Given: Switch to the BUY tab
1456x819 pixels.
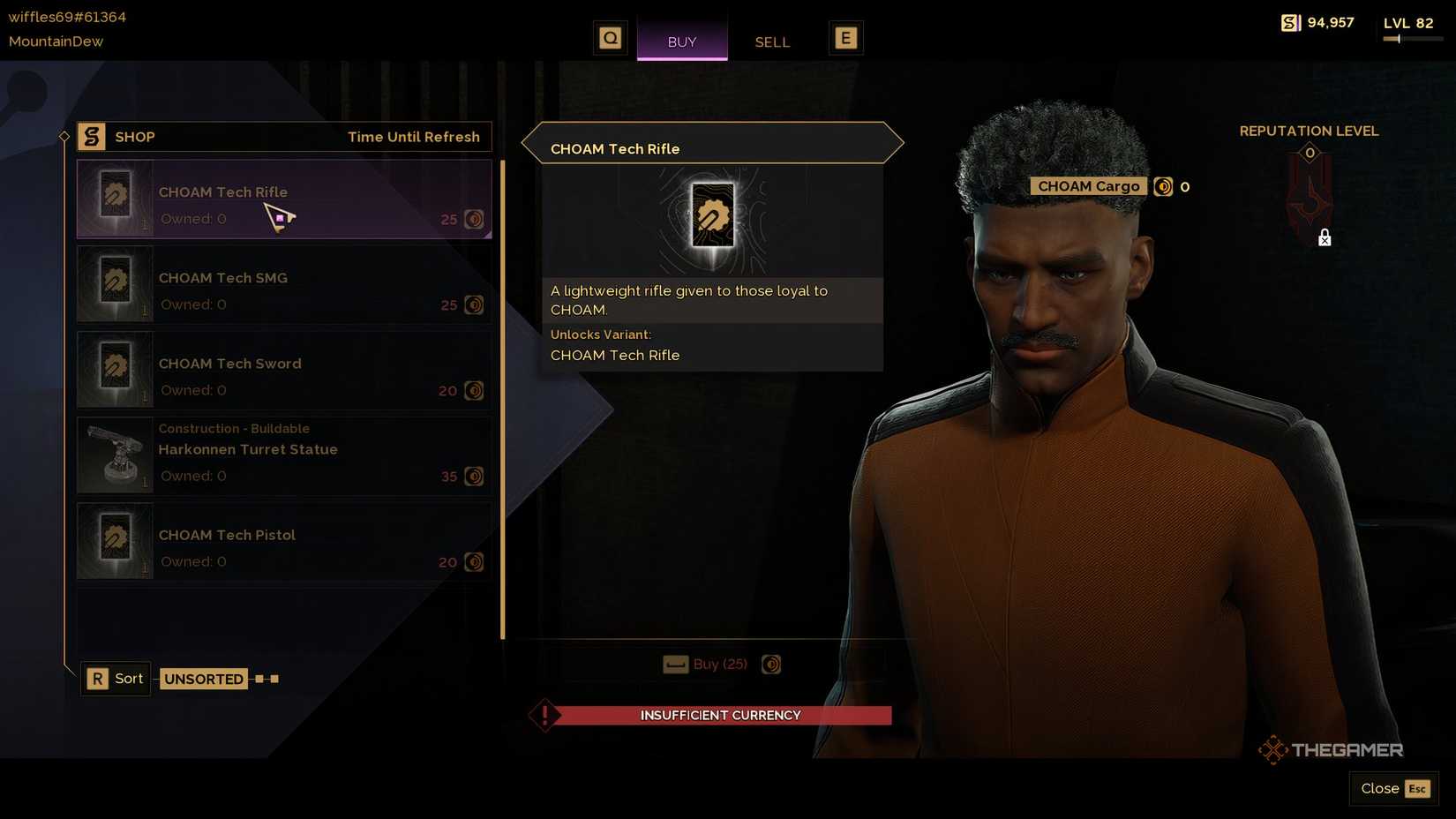Looking at the screenshot, I should [682, 41].
